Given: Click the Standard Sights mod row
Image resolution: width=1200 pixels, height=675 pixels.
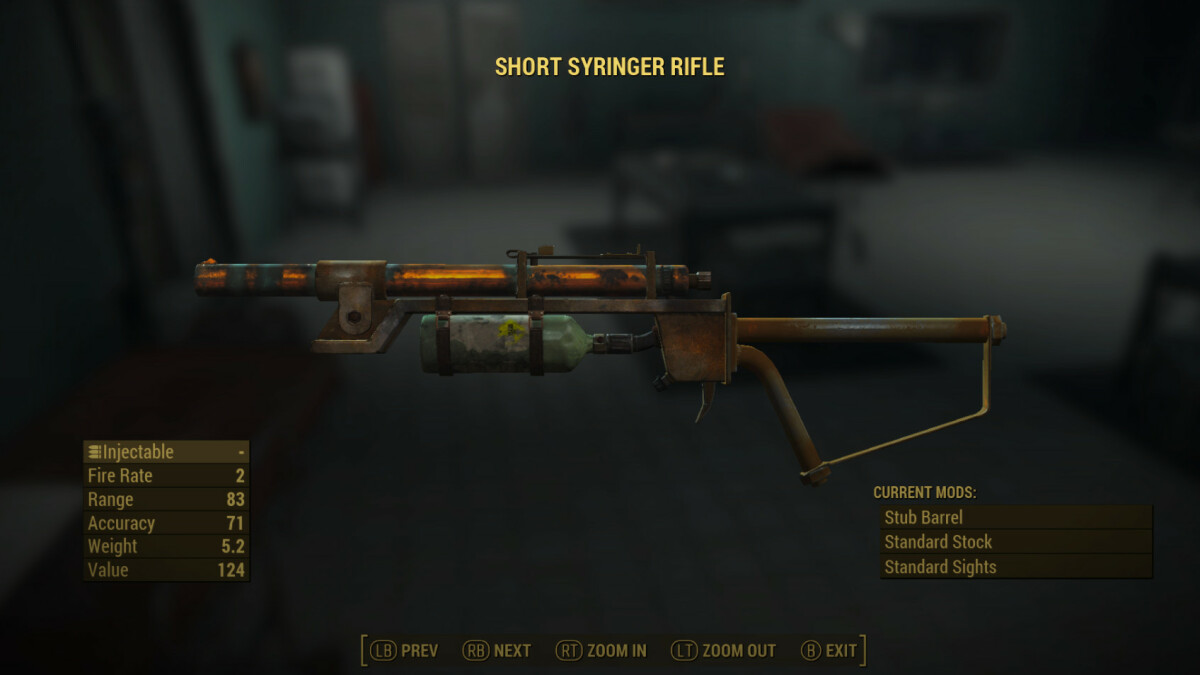Looking at the screenshot, I should 1014,567.
